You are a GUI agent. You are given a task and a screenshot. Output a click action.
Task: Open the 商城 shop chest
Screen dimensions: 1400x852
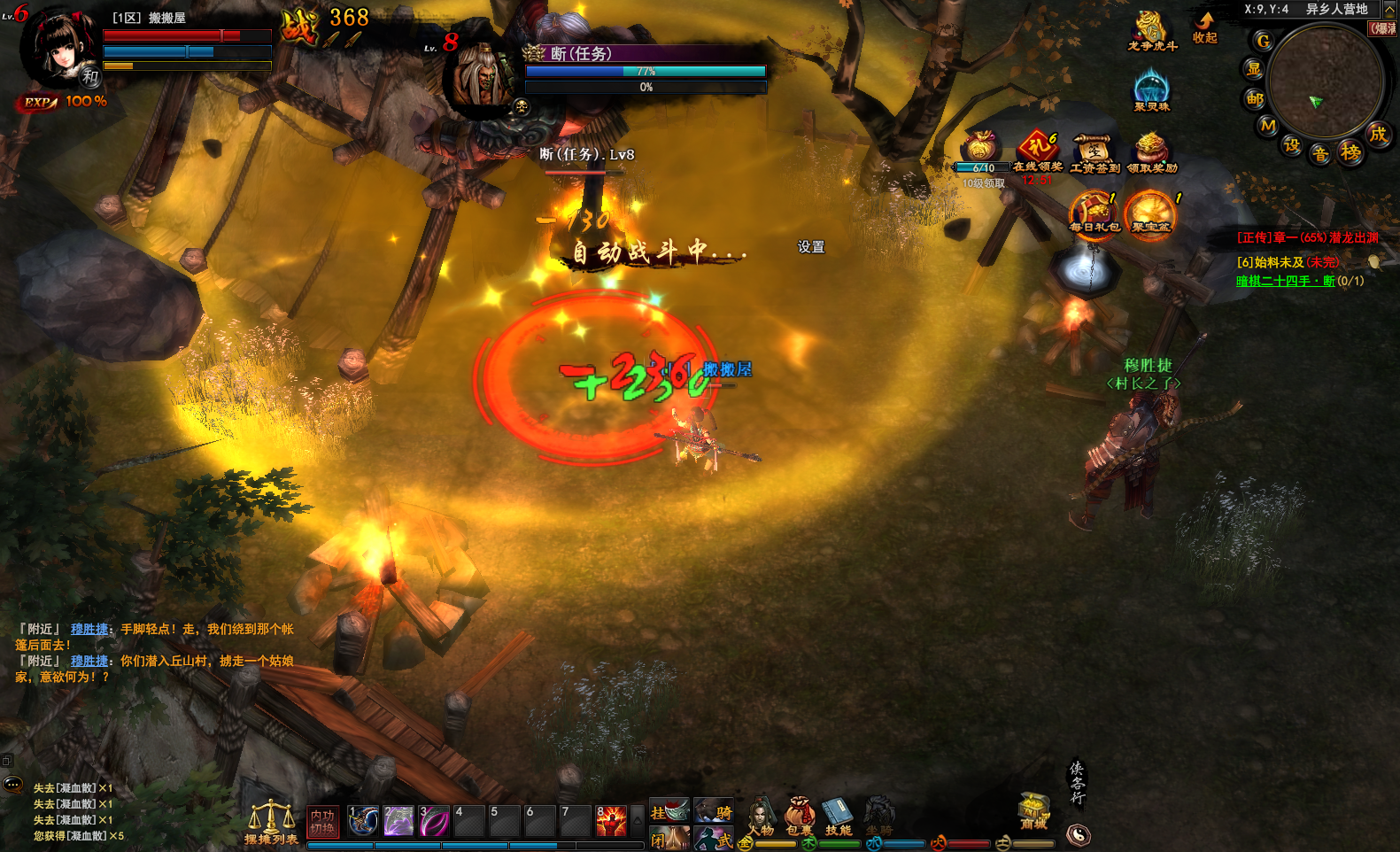(1033, 809)
